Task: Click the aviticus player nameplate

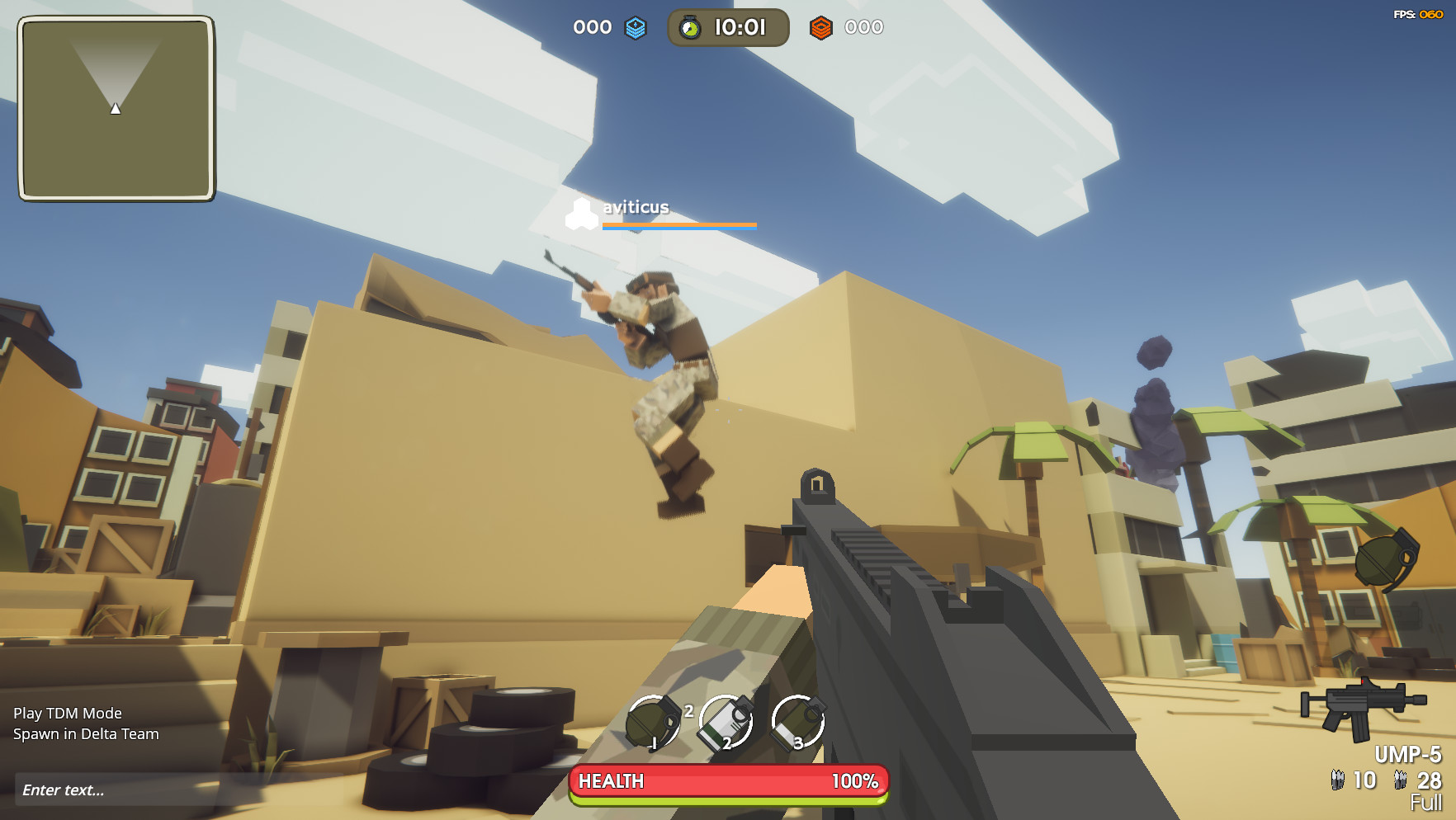Action: point(636,208)
